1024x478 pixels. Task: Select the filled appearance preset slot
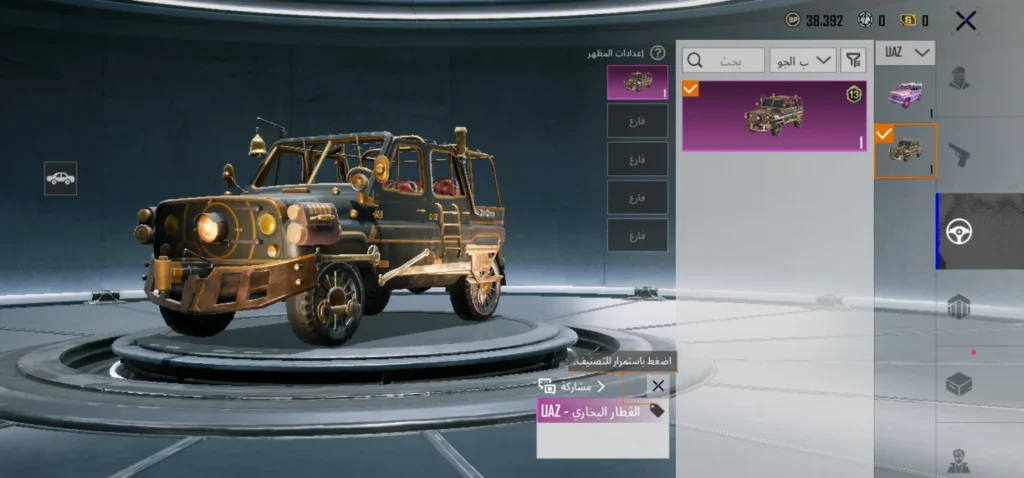(637, 83)
